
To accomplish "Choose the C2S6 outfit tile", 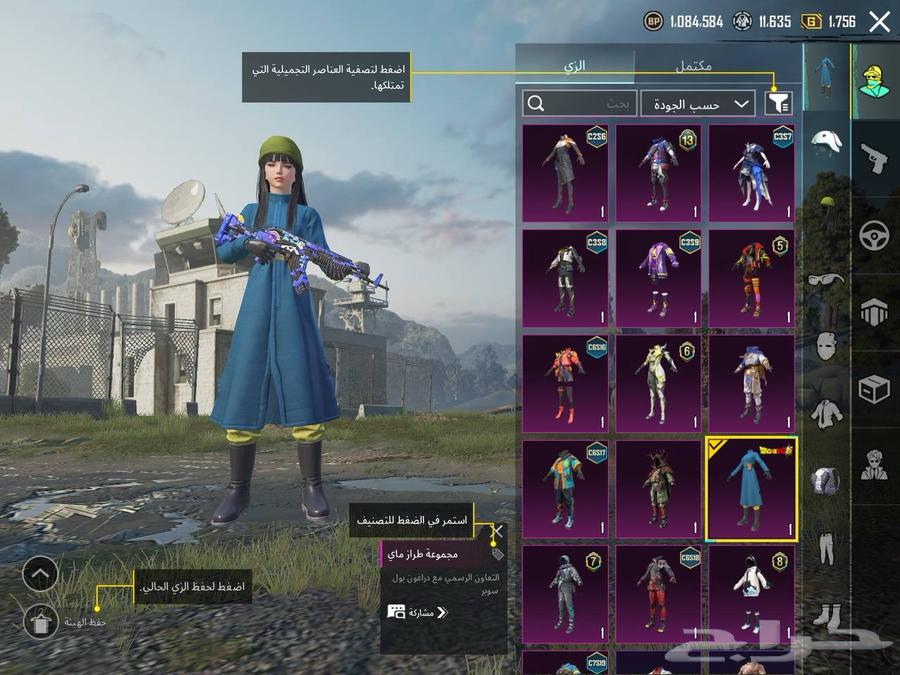I will (565, 173).
